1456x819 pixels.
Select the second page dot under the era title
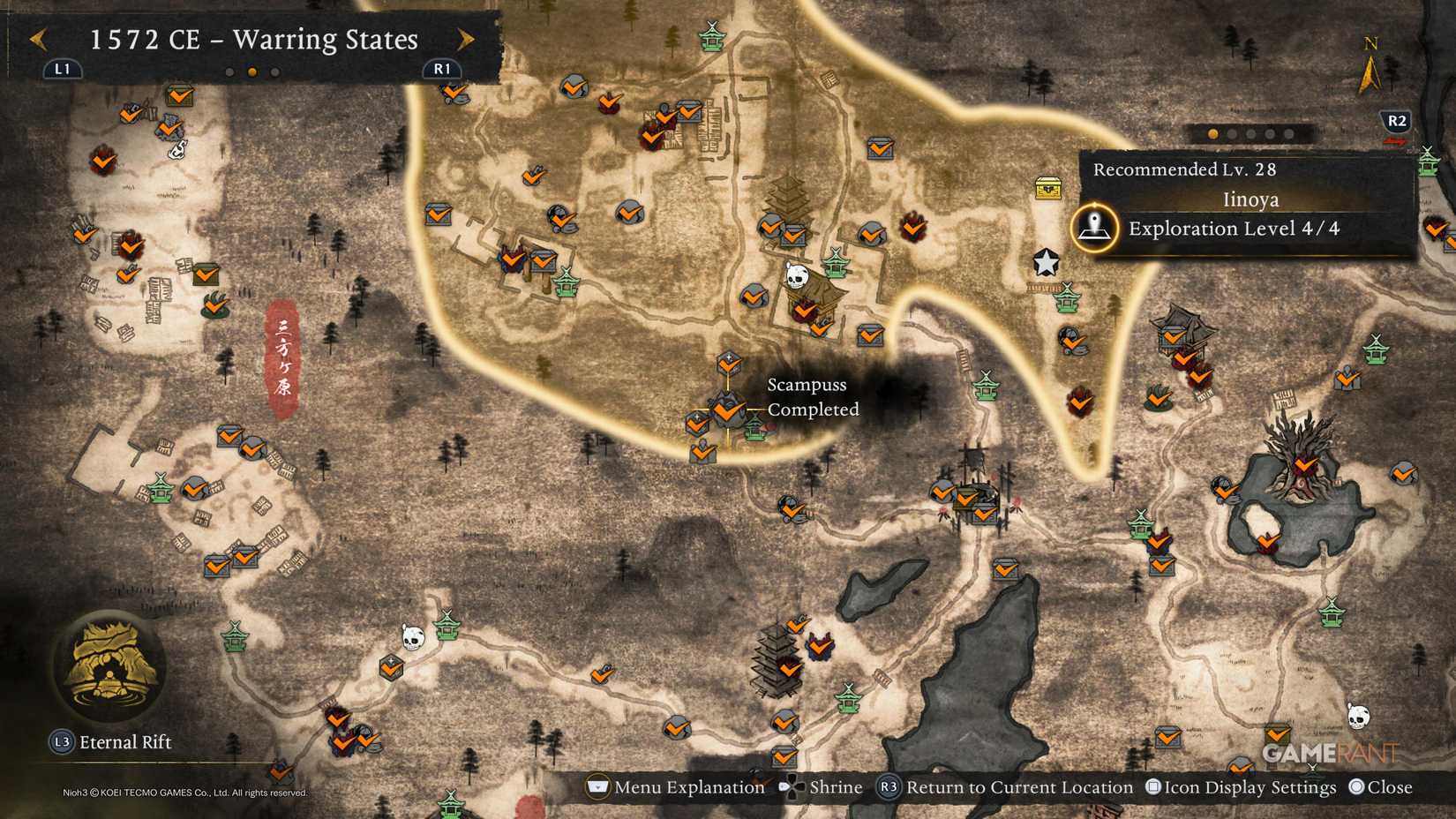point(250,73)
